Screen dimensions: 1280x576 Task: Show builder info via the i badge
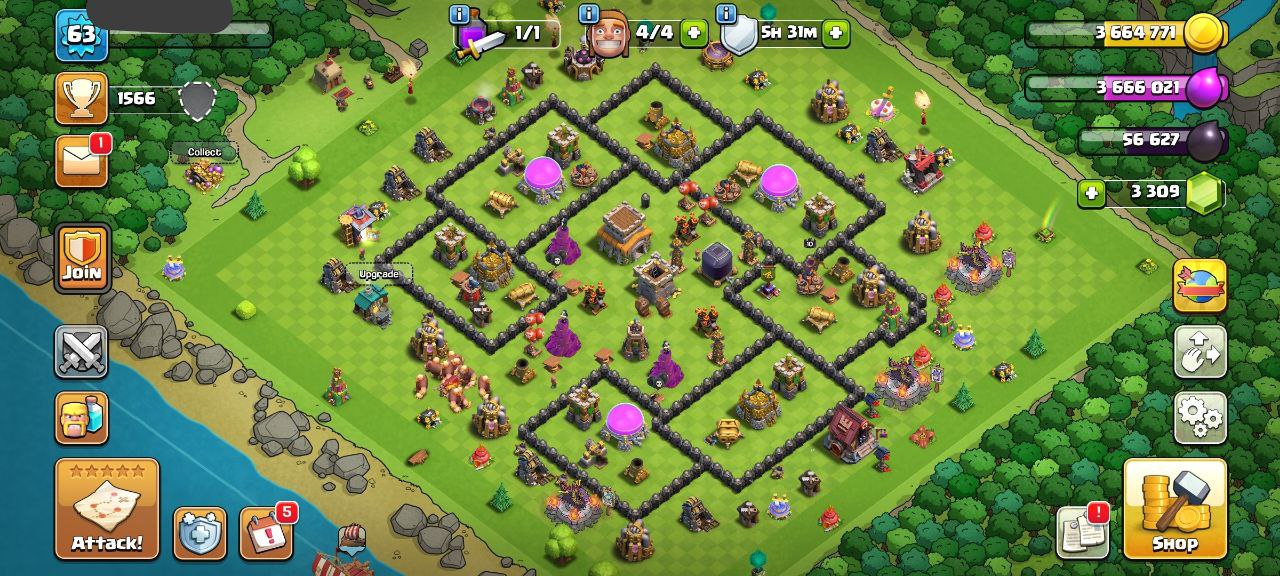point(589,14)
